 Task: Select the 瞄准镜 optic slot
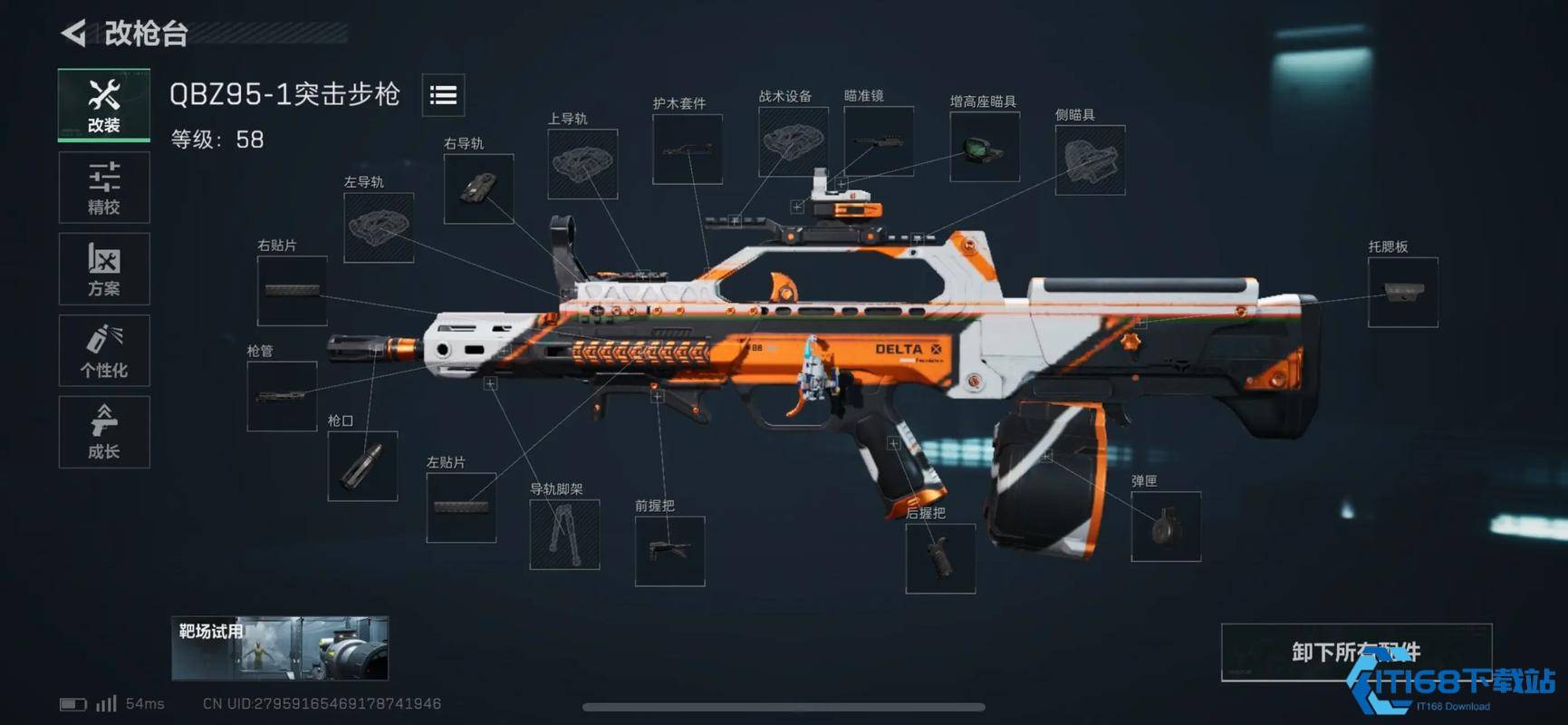pyautogui.click(x=878, y=141)
